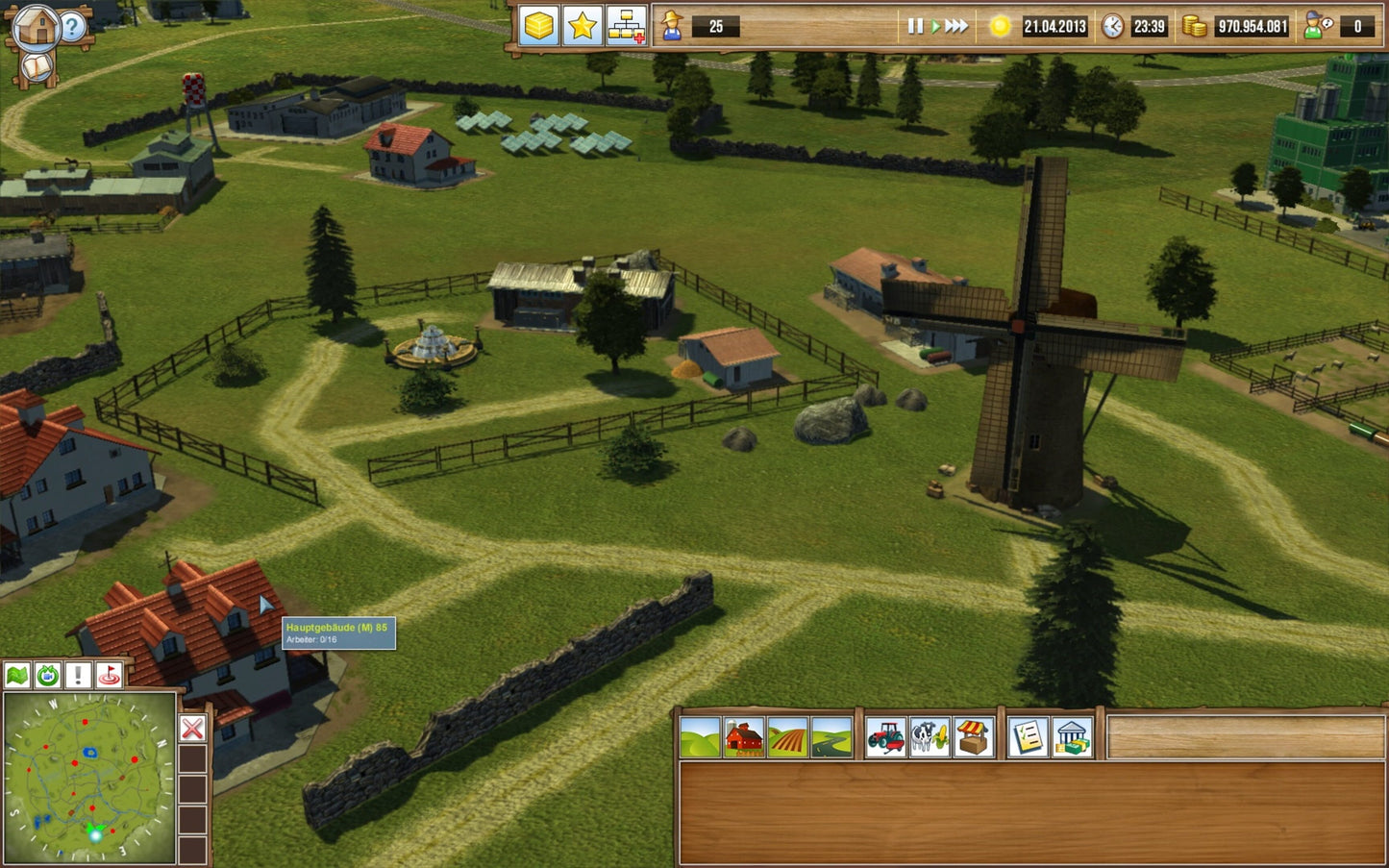
Task: Open the market stall trading menu
Action: 975,736
